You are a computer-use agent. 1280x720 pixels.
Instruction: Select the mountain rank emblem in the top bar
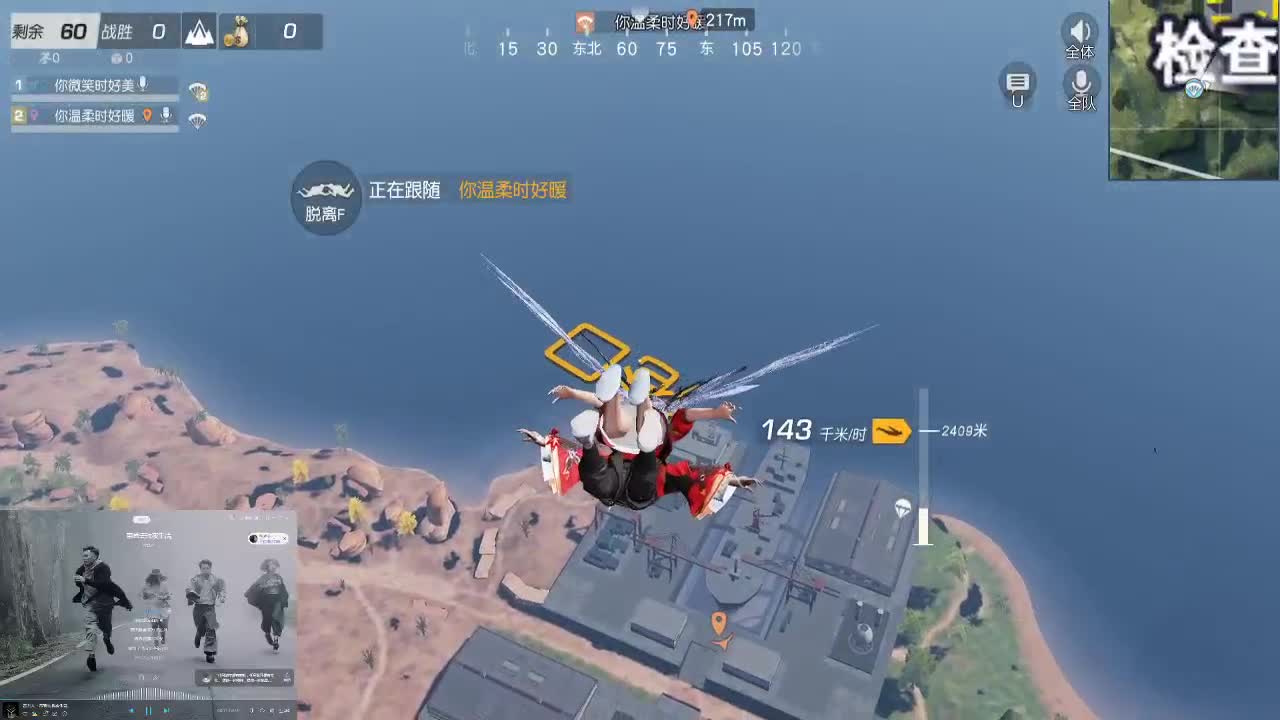click(198, 31)
